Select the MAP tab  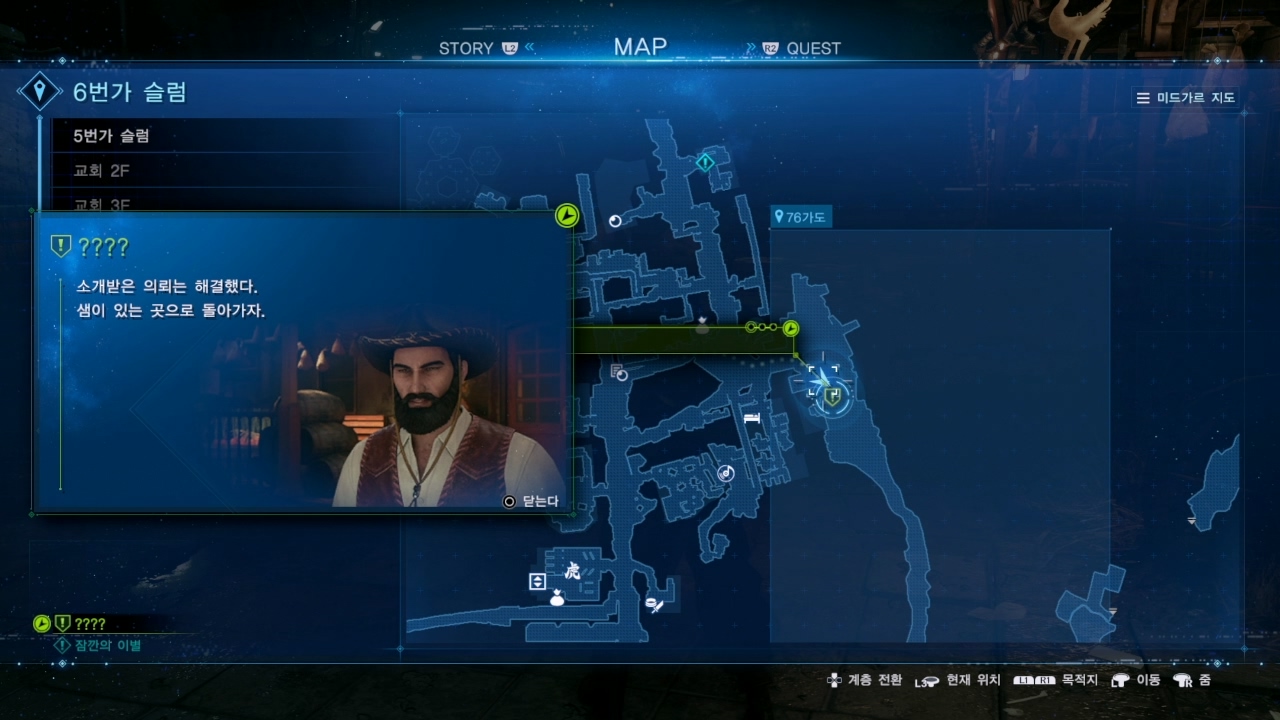[x=640, y=47]
